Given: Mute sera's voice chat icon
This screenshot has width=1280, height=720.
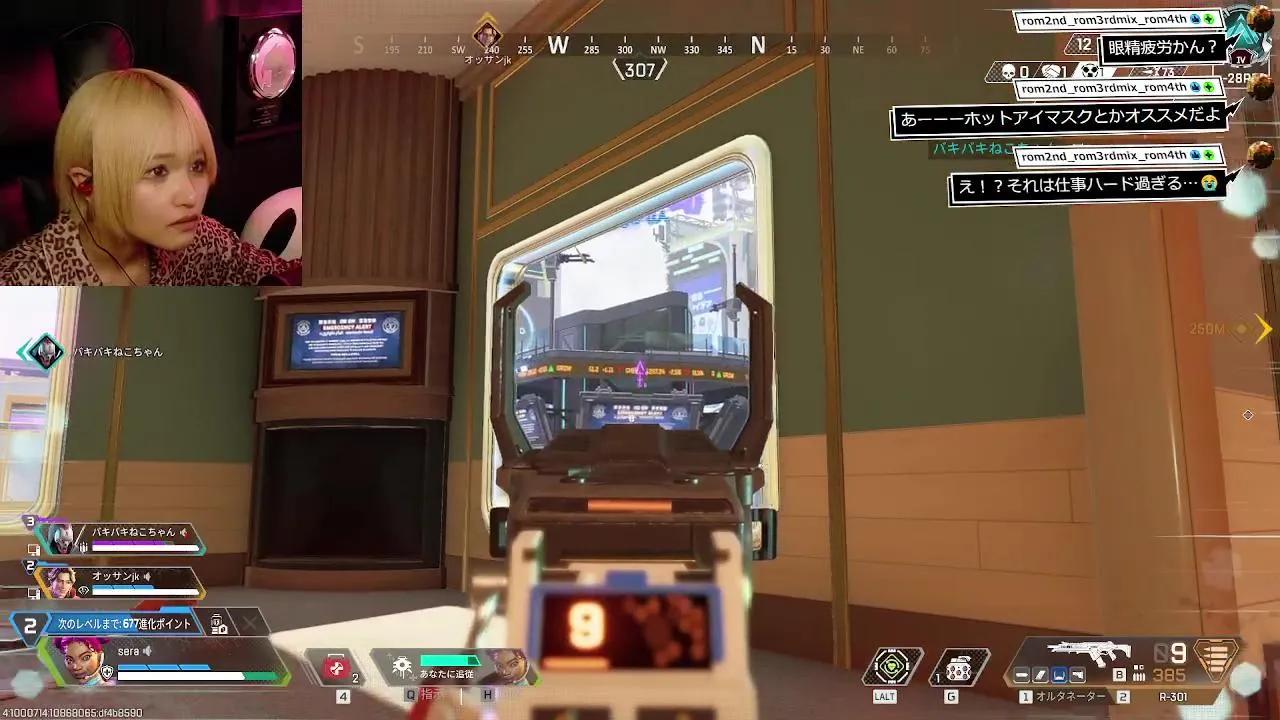Looking at the screenshot, I should (147, 651).
